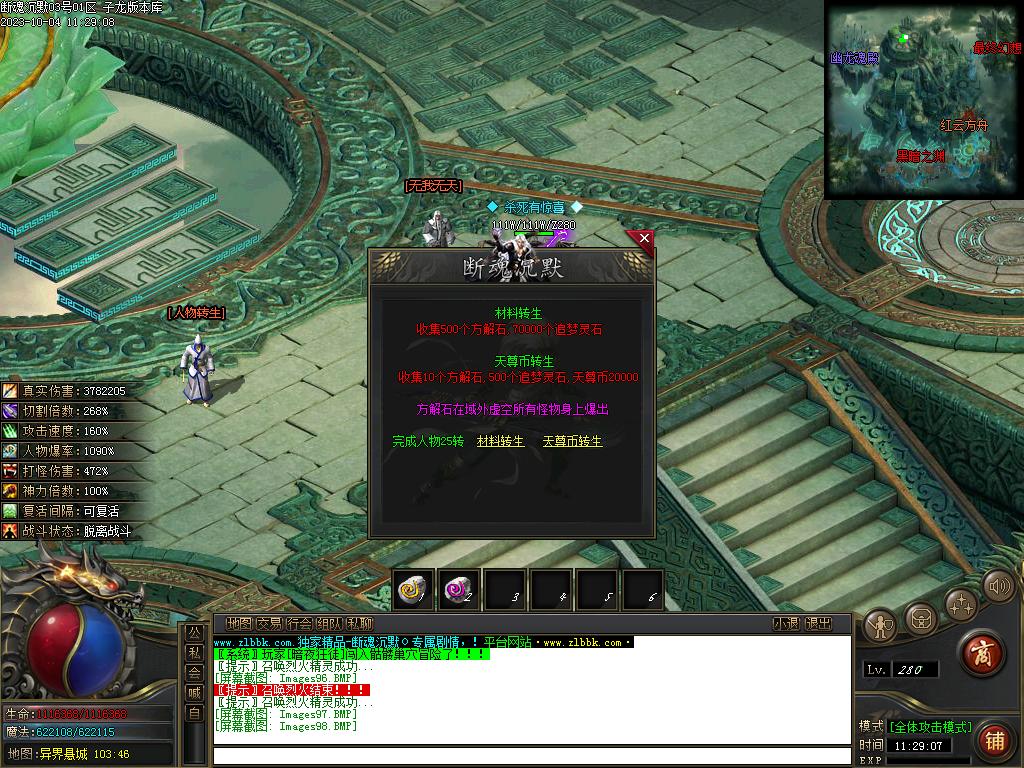Focus the chat text input field
The width and height of the screenshot is (1024, 768).
530,755
